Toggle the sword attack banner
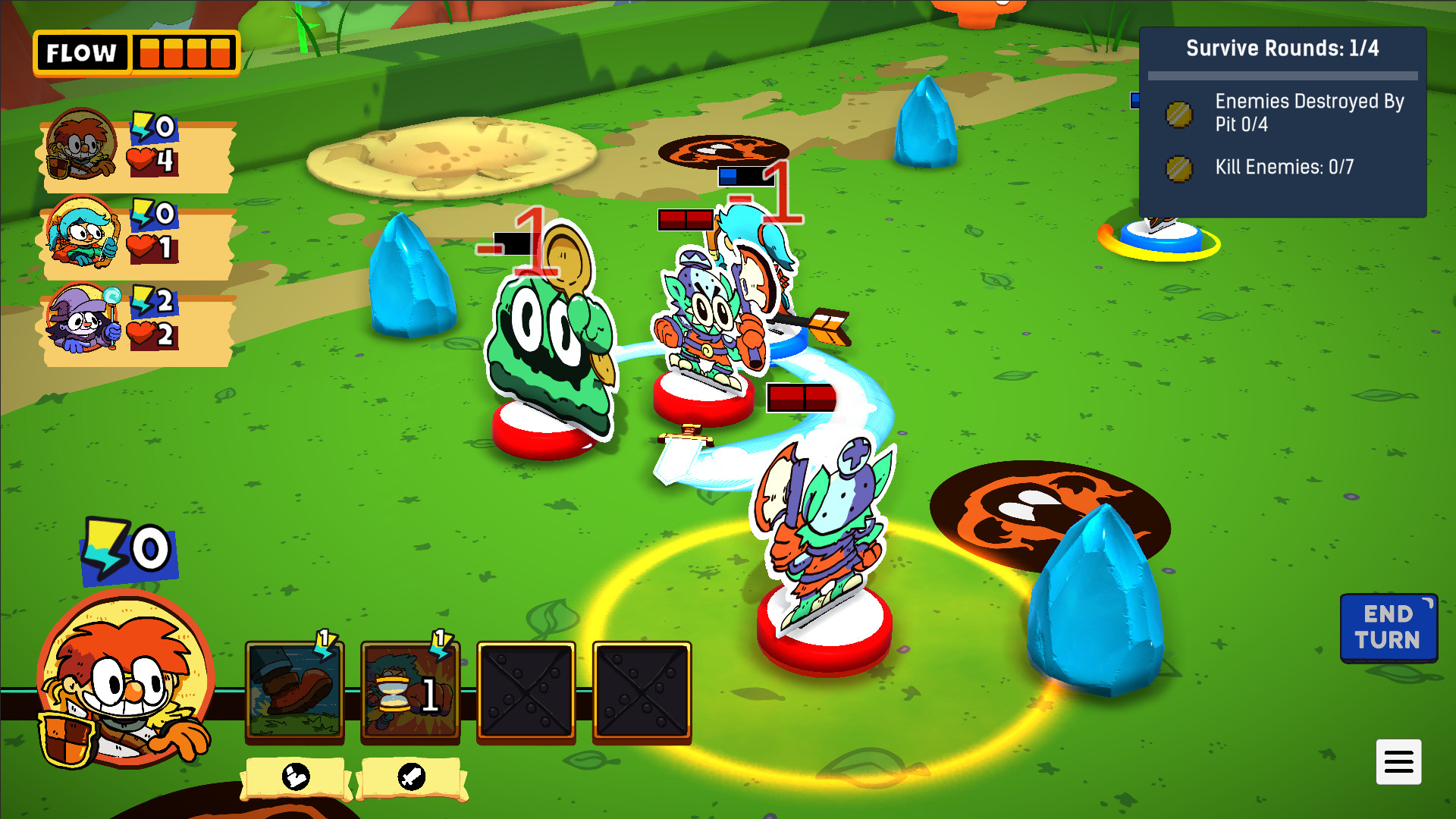The width and height of the screenshot is (1456, 819). point(411,777)
